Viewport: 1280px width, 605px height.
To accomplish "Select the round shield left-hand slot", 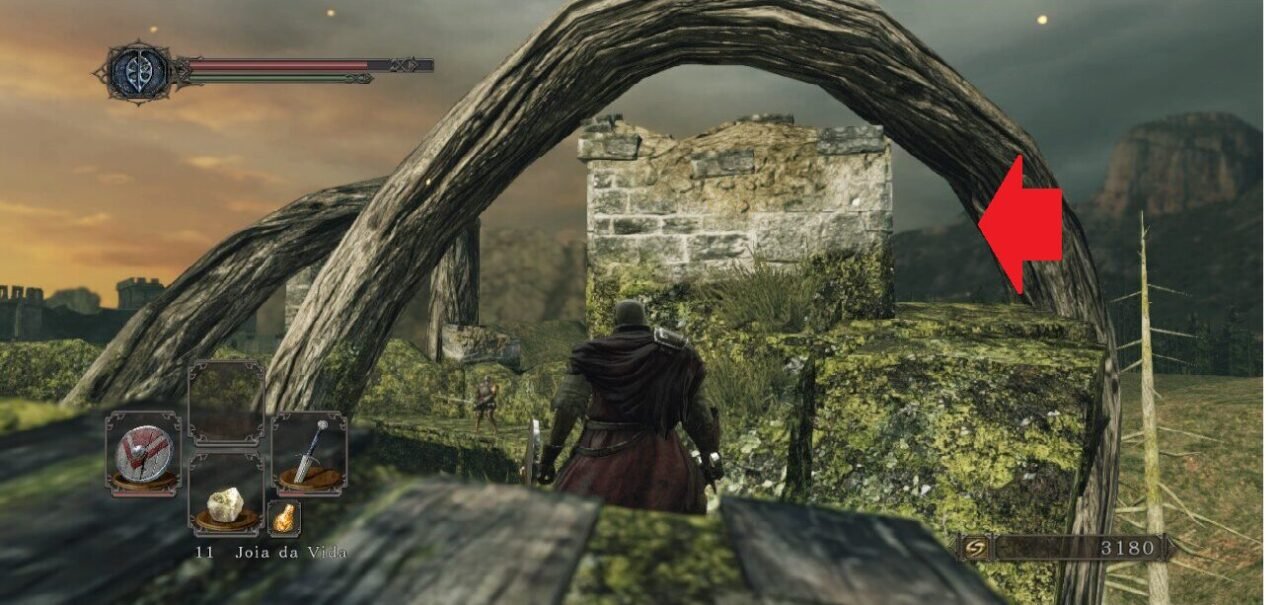I will click(143, 454).
